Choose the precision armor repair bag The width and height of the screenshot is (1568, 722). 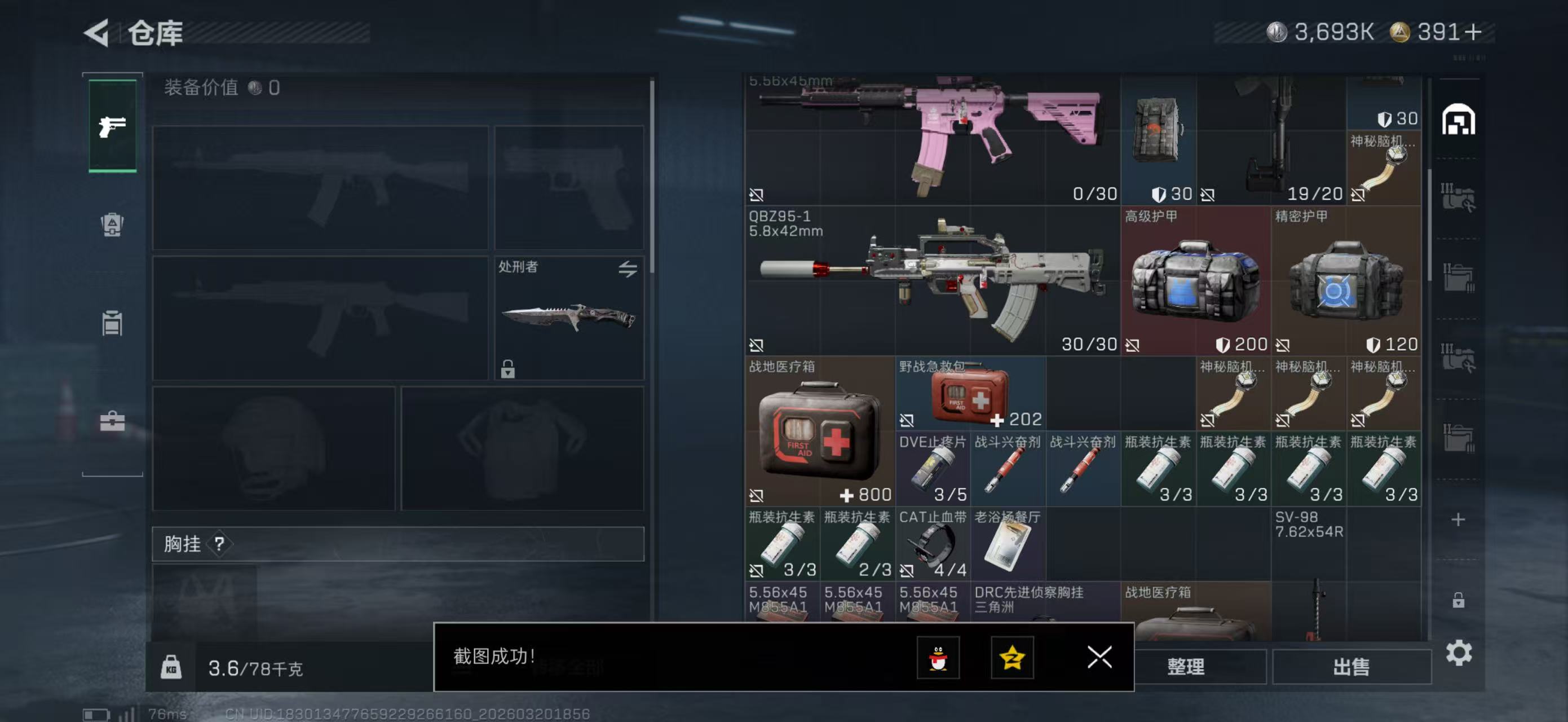tap(1346, 281)
